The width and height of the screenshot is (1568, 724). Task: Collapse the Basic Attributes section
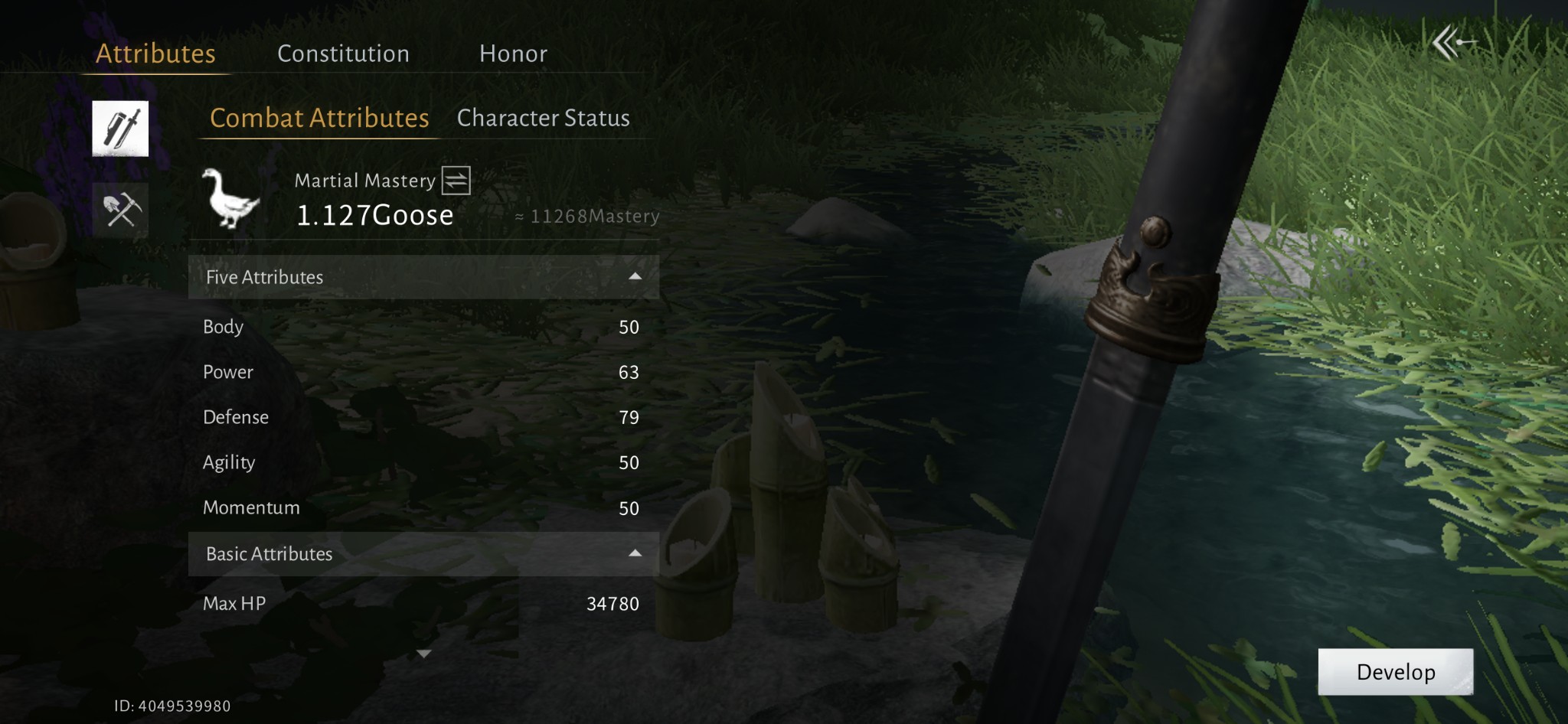tap(635, 553)
